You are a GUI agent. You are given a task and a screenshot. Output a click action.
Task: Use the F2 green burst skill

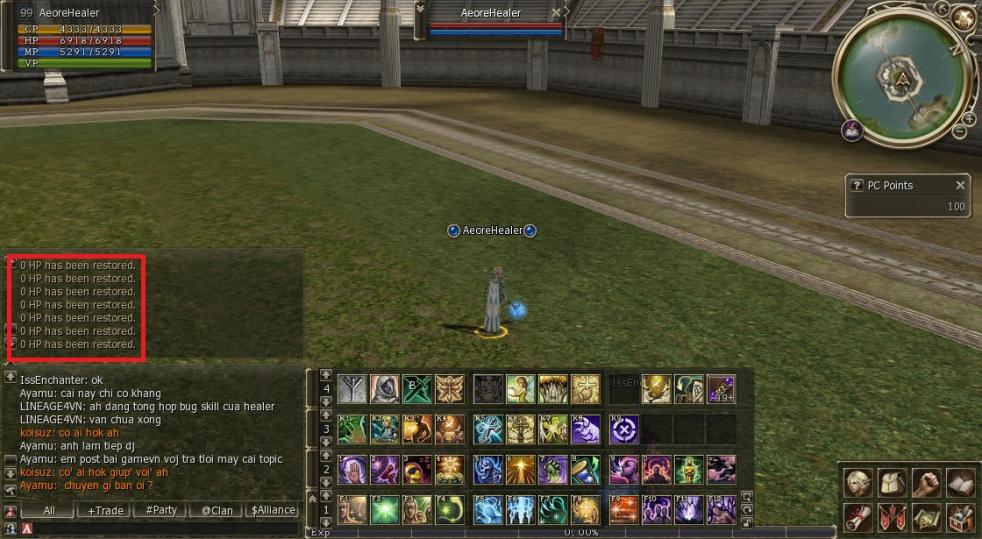coord(385,509)
